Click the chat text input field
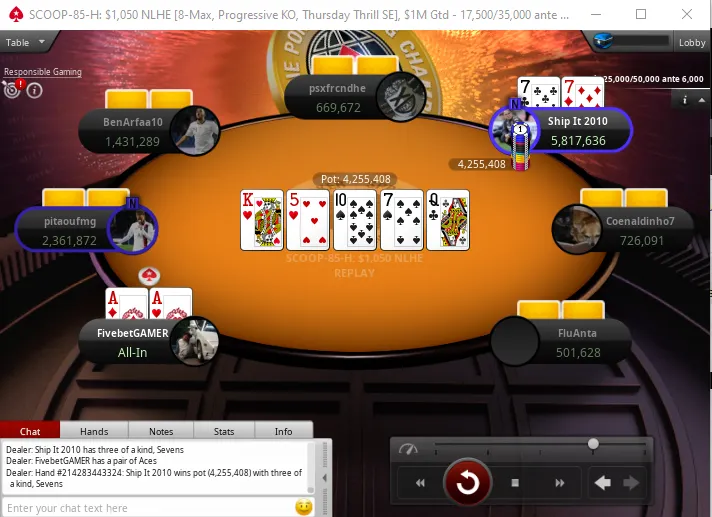The width and height of the screenshot is (712, 517). point(148,508)
